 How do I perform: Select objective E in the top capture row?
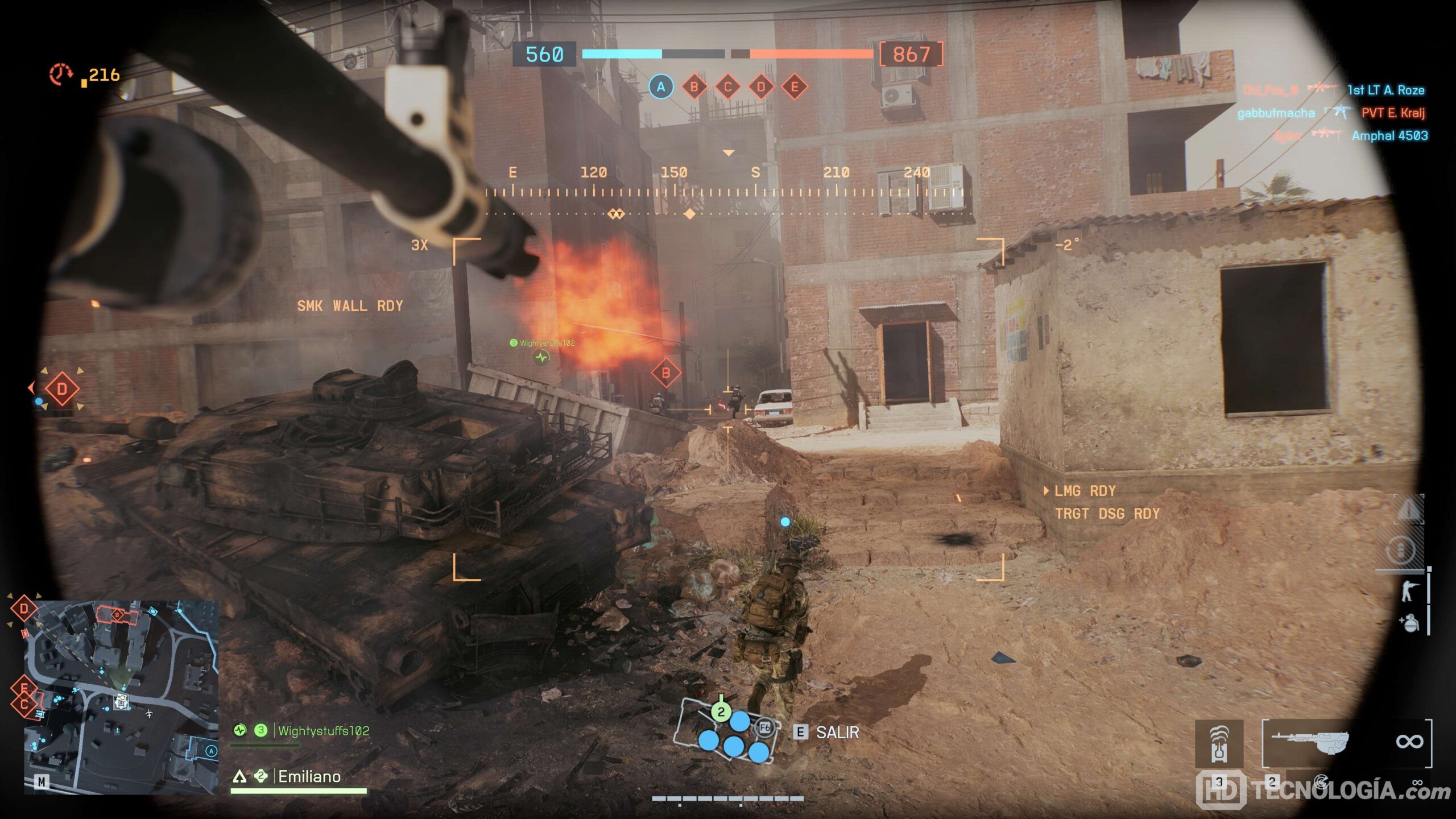(795, 87)
